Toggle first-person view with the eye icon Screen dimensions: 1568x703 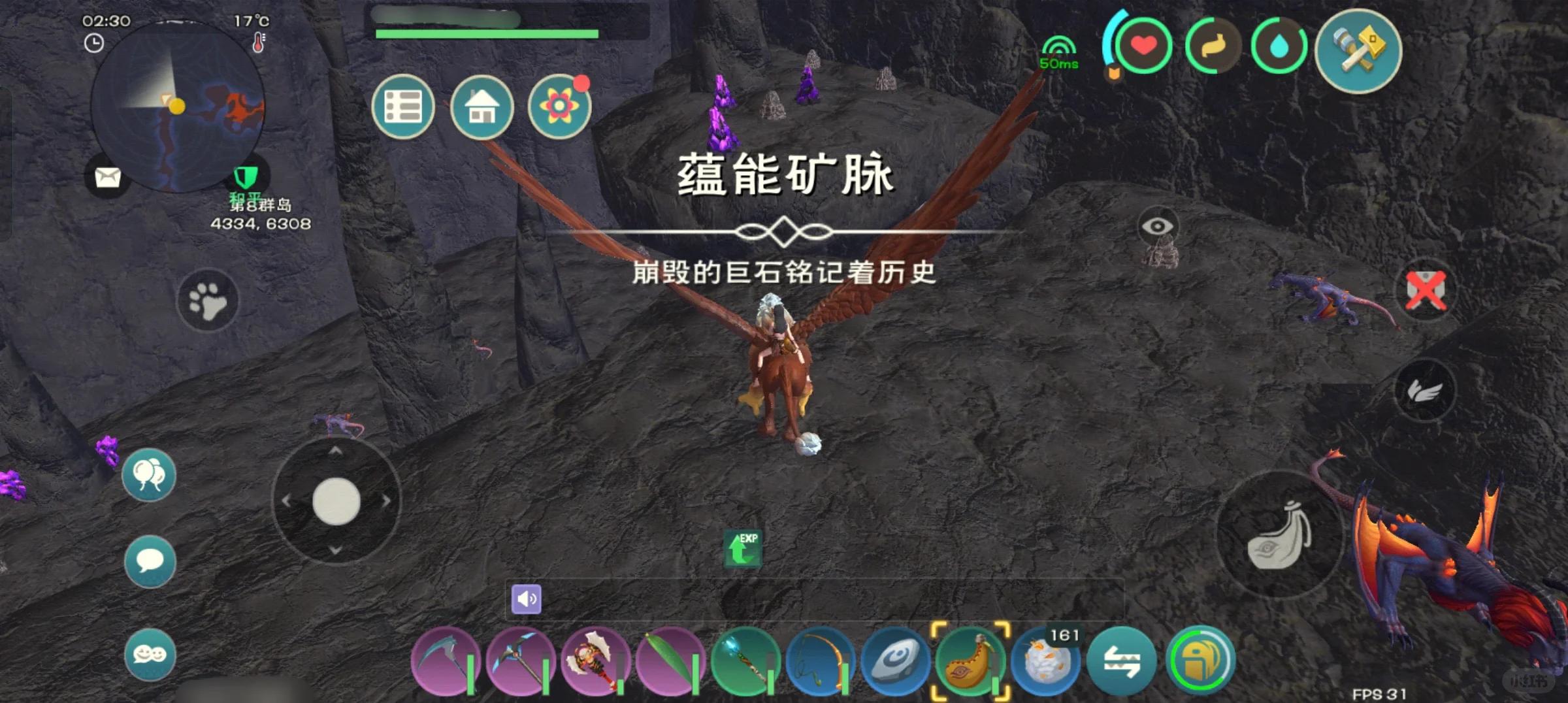point(1159,227)
